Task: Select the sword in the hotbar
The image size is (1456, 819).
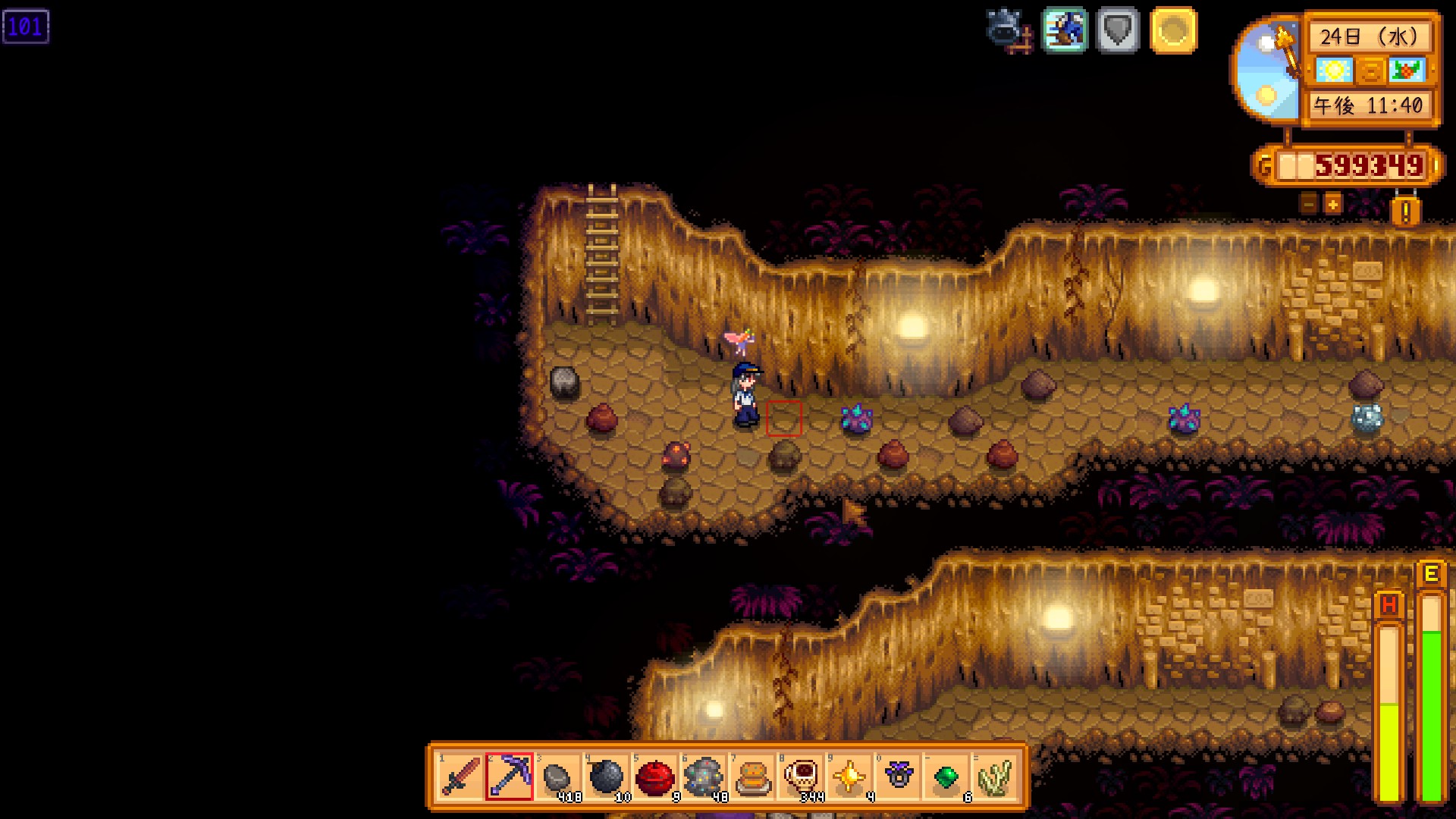Action: point(460,777)
